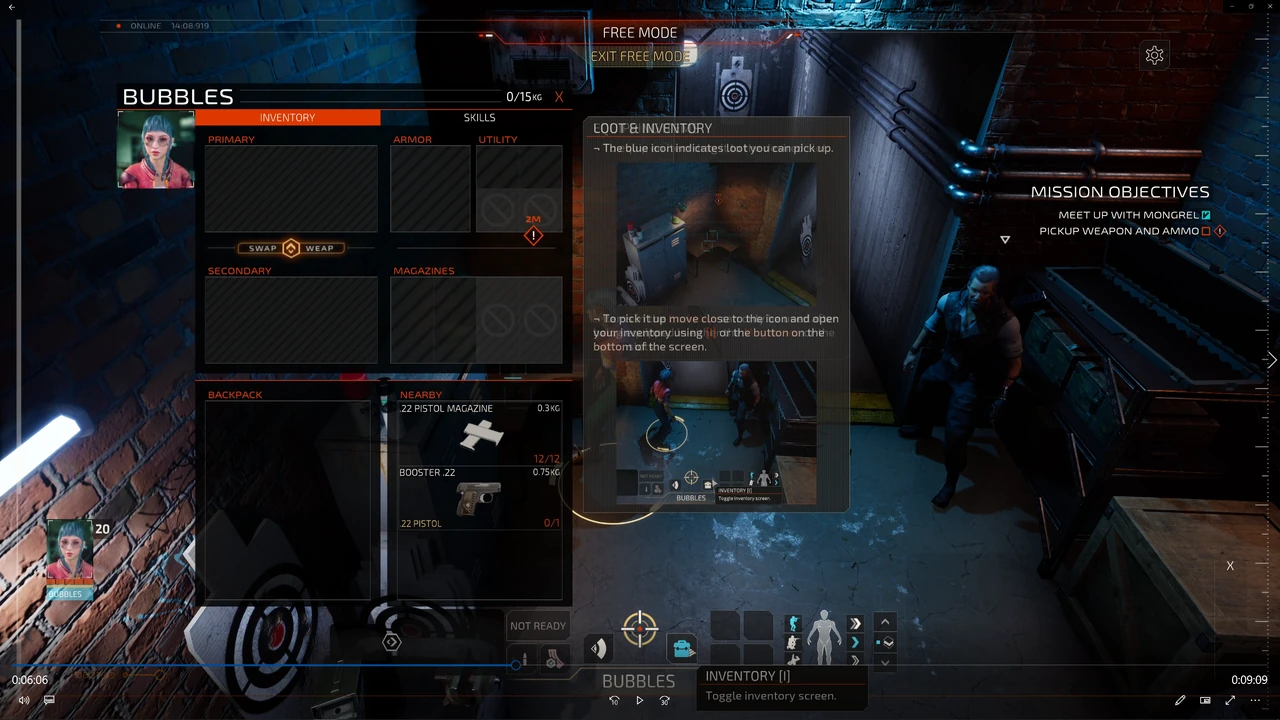This screenshot has height=720, width=1280.
Task: Select the crouched stance icon
Action: click(791, 642)
